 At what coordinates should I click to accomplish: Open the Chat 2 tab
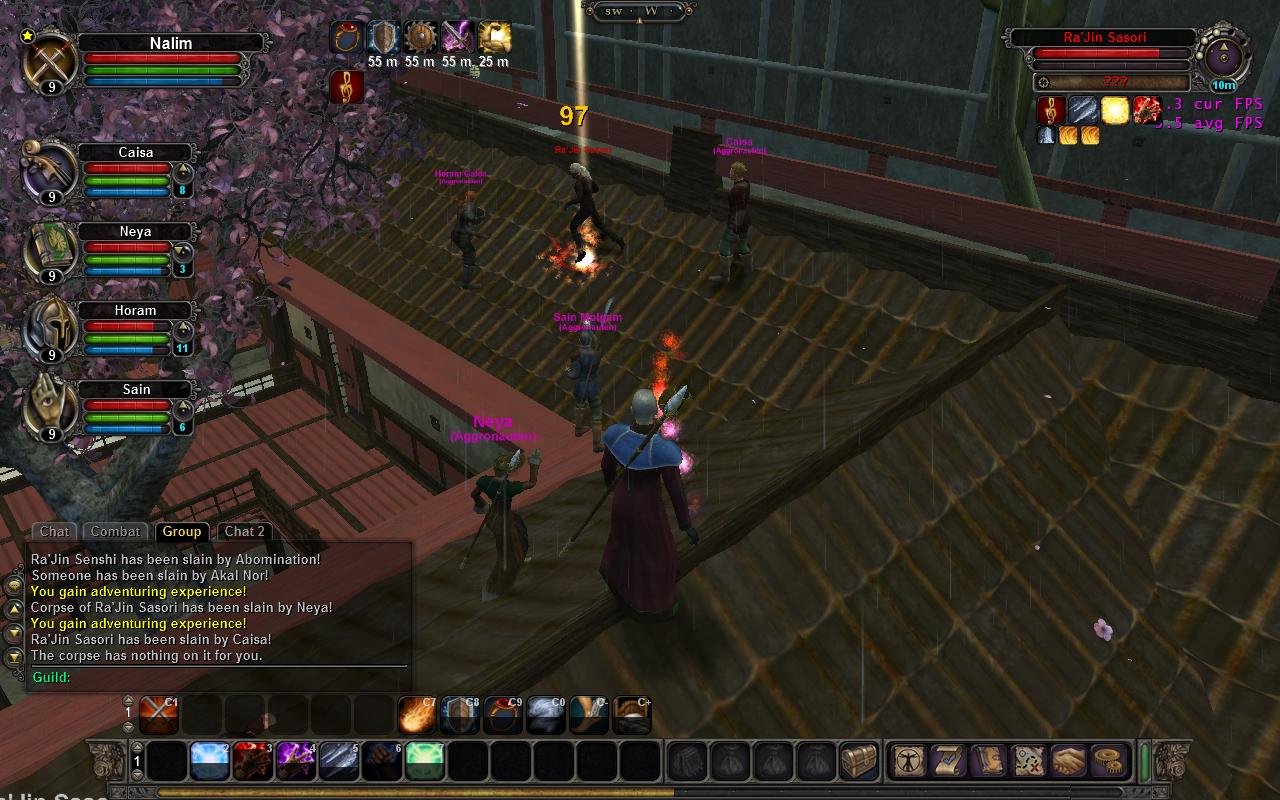coord(244,532)
